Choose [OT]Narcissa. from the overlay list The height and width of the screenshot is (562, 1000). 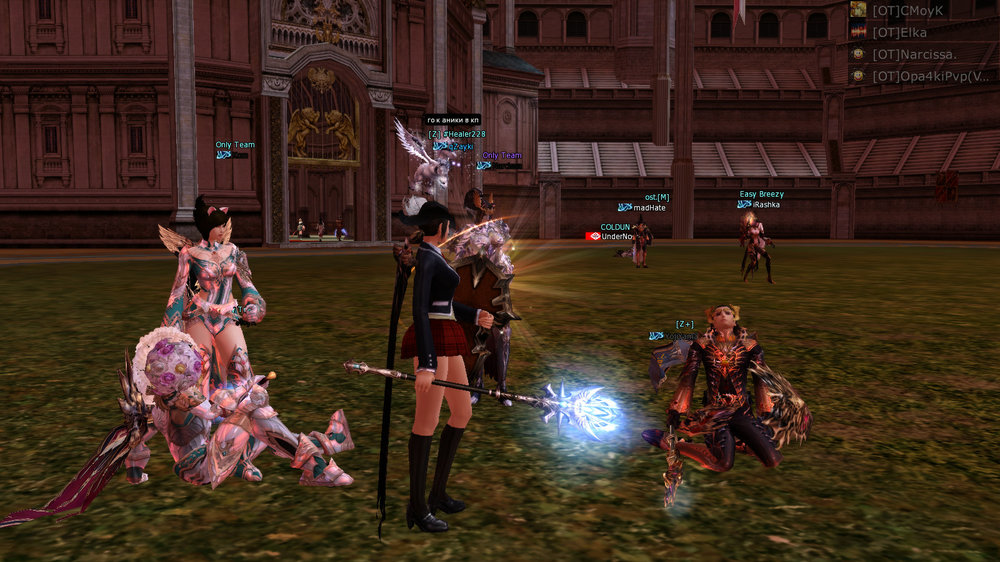[914, 54]
